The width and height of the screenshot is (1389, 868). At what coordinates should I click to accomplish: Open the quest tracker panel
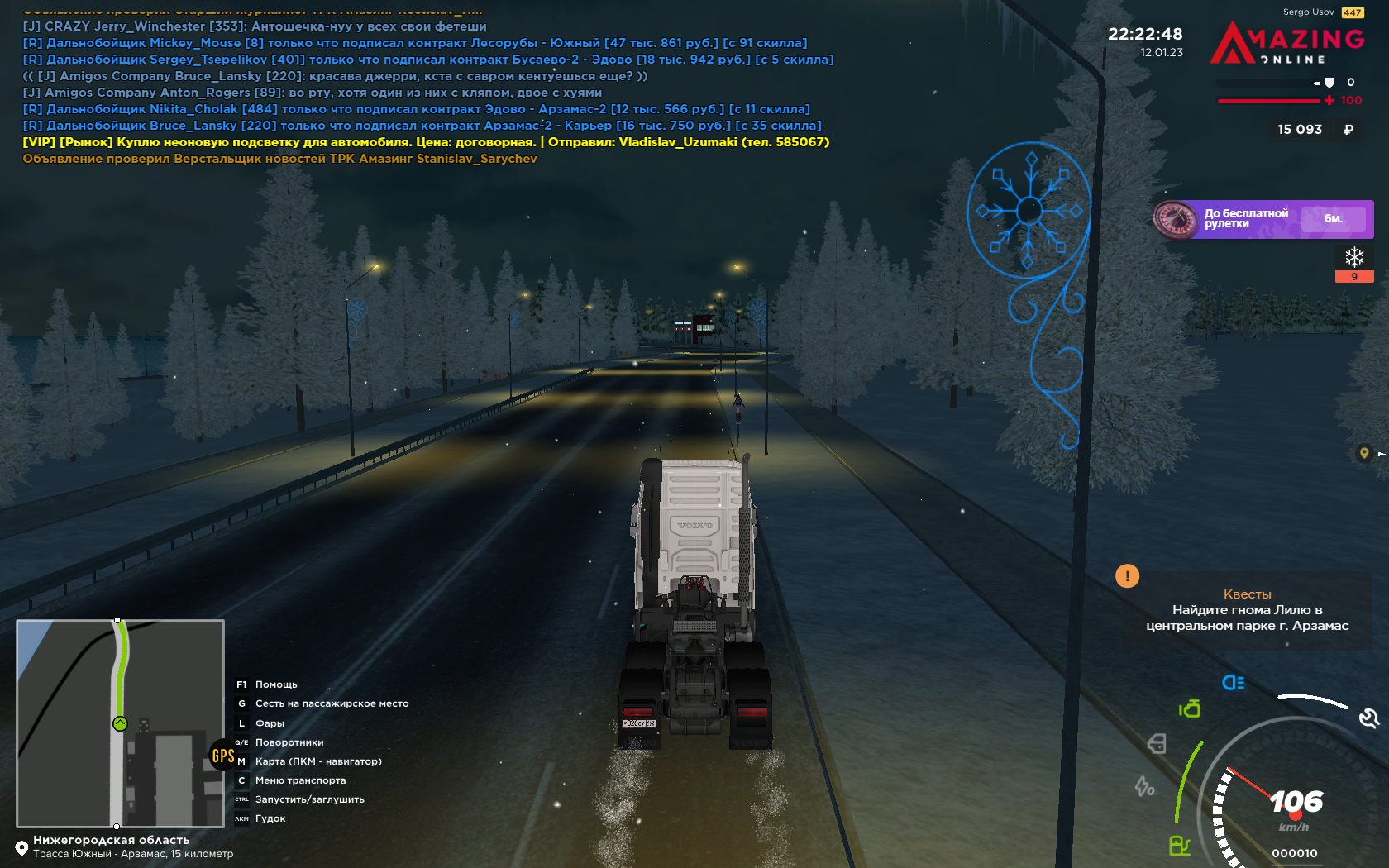[x=1247, y=611]
